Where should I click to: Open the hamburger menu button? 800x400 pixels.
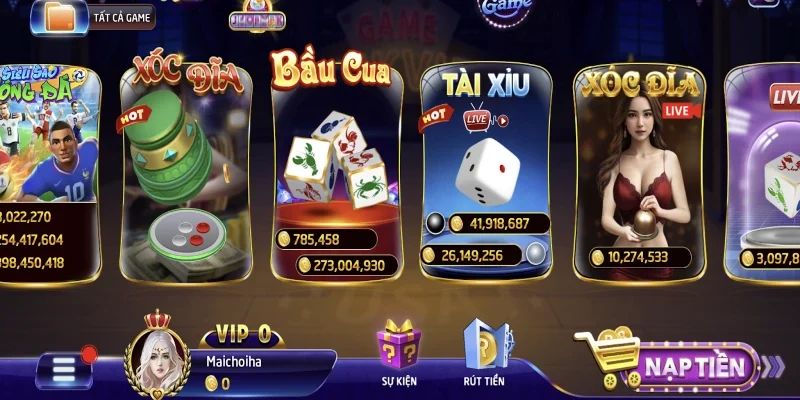[64, 370]
